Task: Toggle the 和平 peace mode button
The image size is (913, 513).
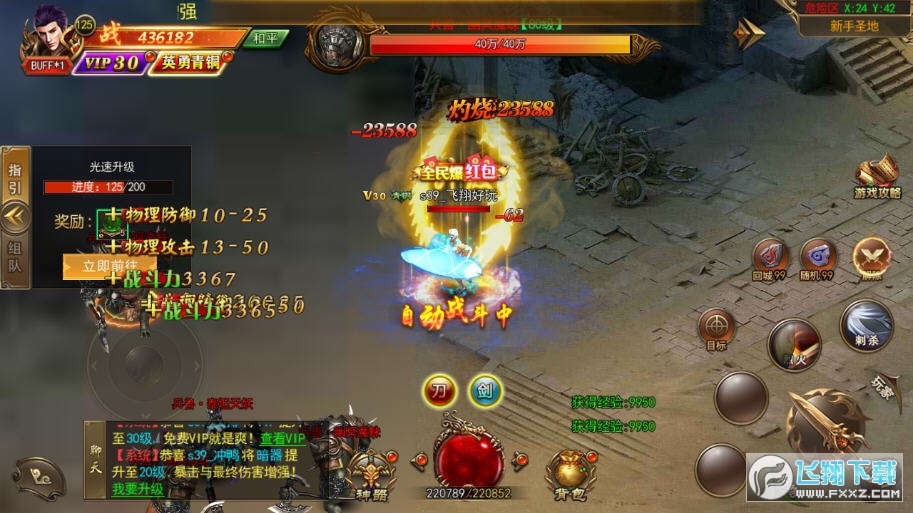Action: click(266, 38)
